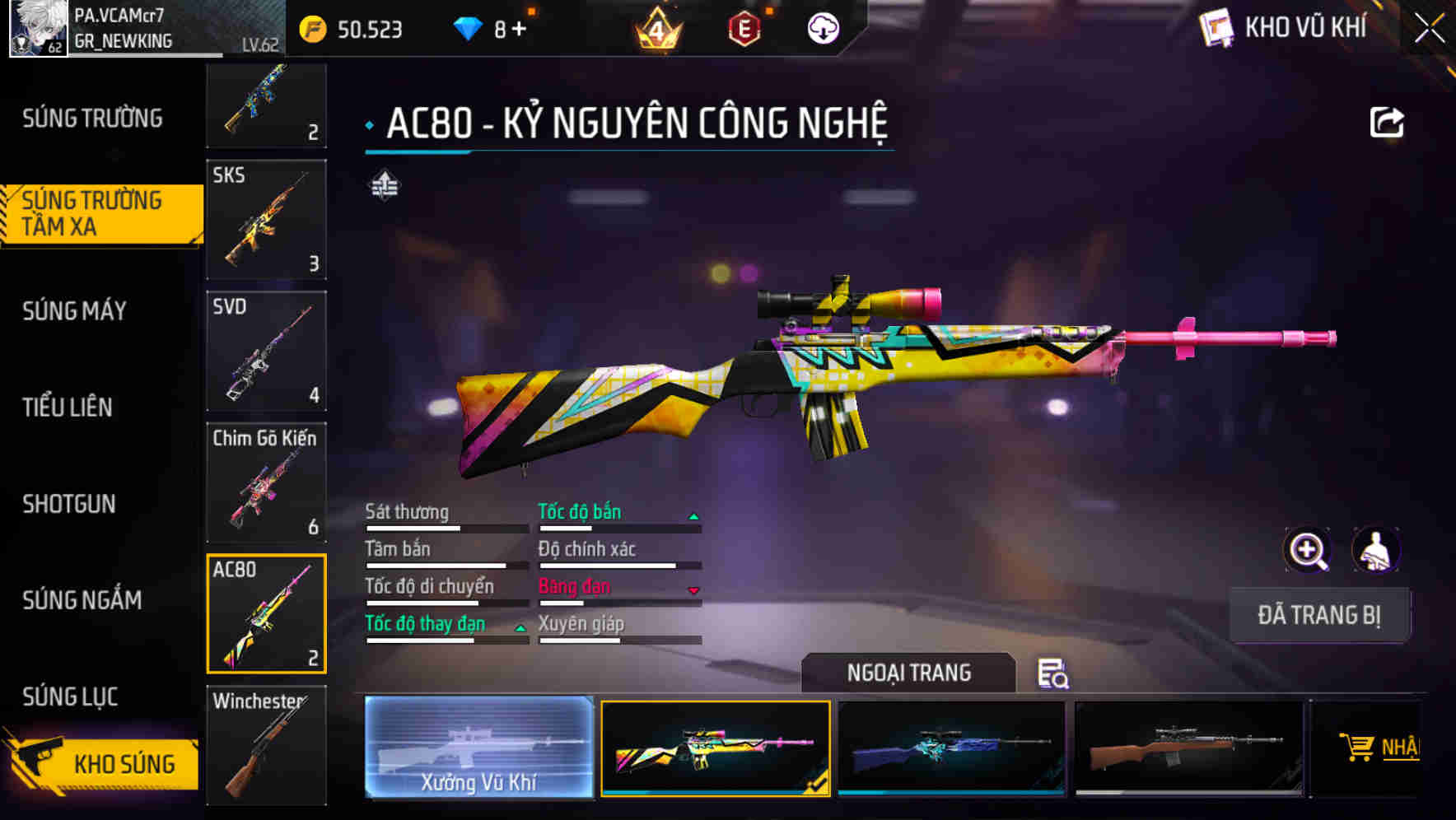Open the level 4 crown badge
This screenshot has width=1456, height=820.
653,30
